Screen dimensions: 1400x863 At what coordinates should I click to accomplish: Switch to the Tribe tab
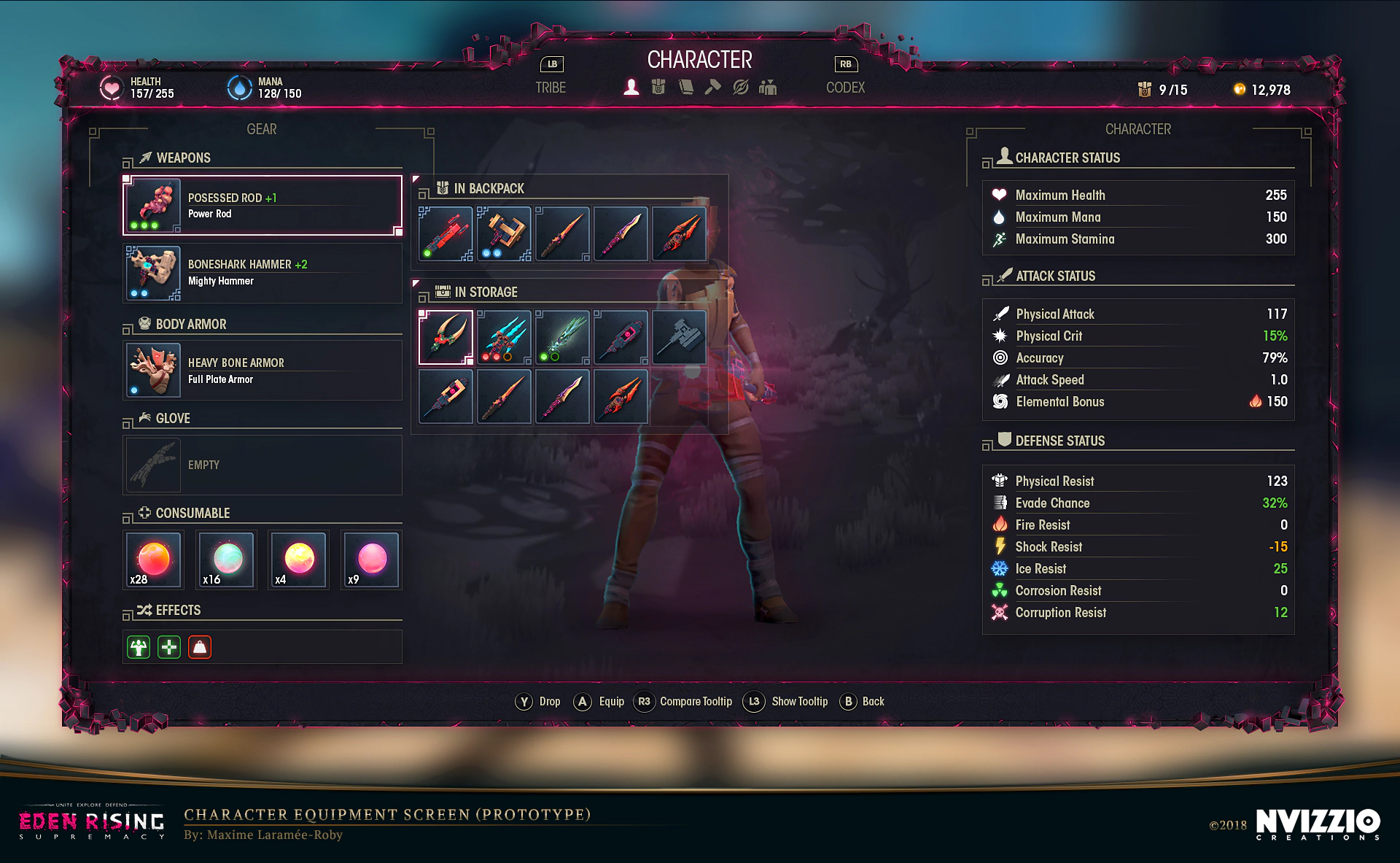point(551,88)
